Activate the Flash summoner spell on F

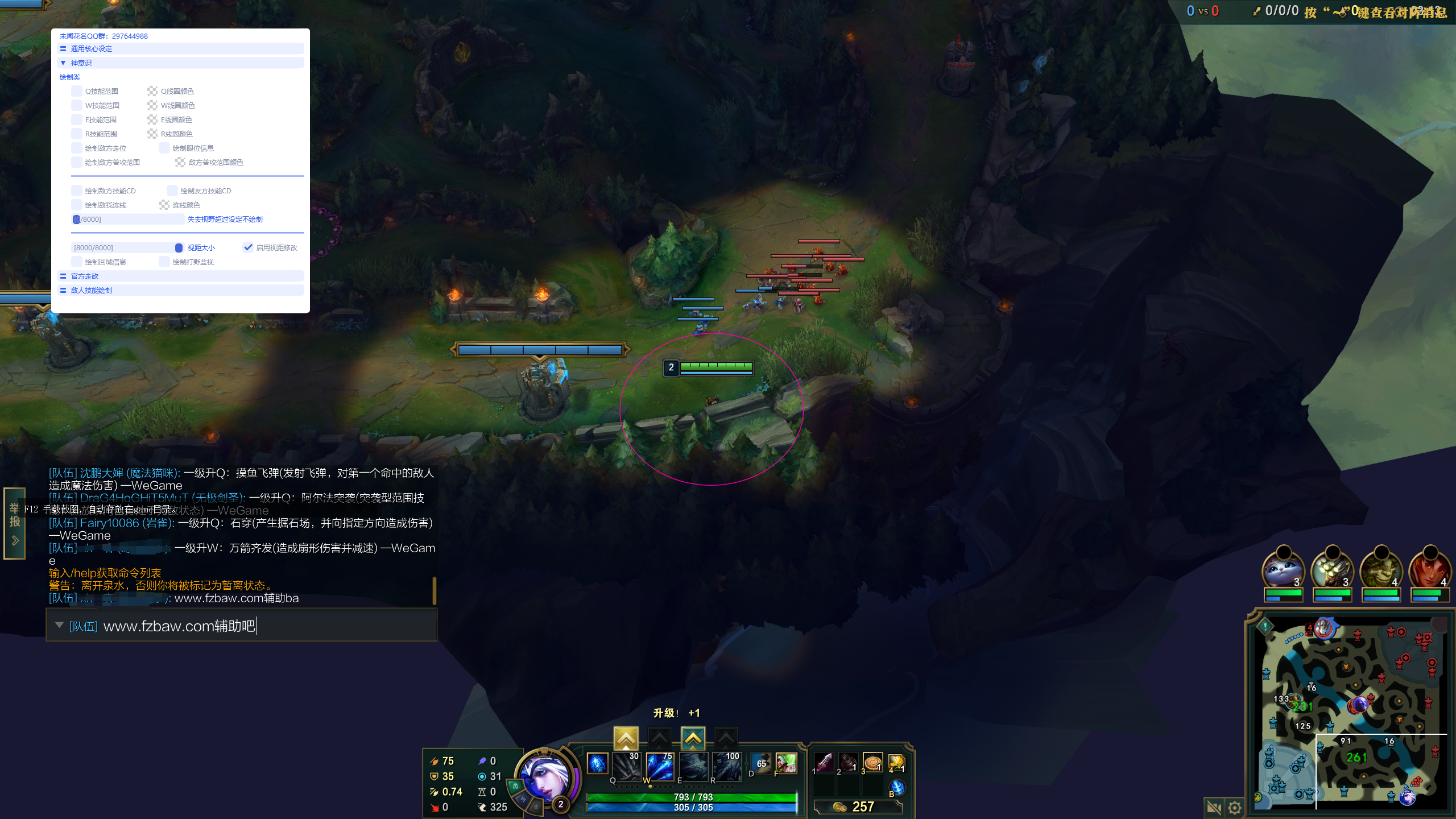tap(786, 764)
